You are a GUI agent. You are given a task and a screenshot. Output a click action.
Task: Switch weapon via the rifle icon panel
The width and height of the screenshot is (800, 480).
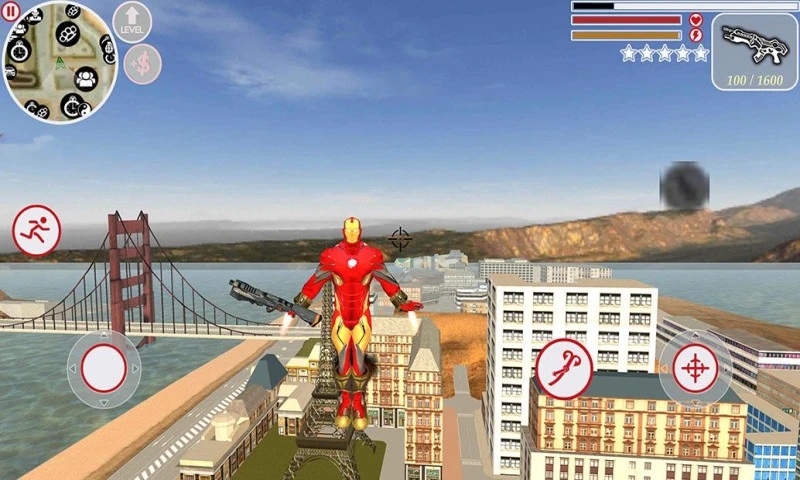tap(754, 51)
